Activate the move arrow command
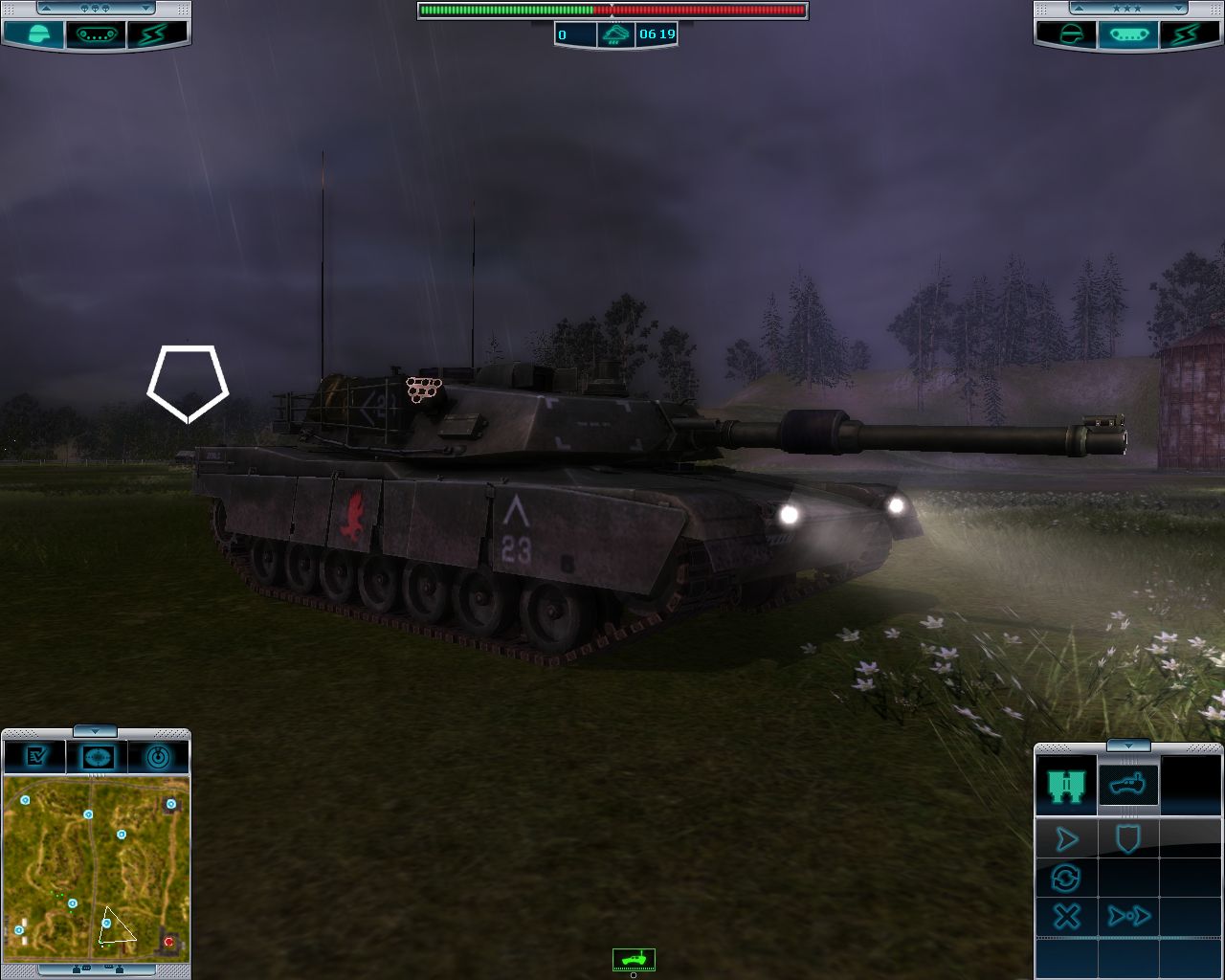Viewport: 1225px width, 980px height. coord(1065,840)
